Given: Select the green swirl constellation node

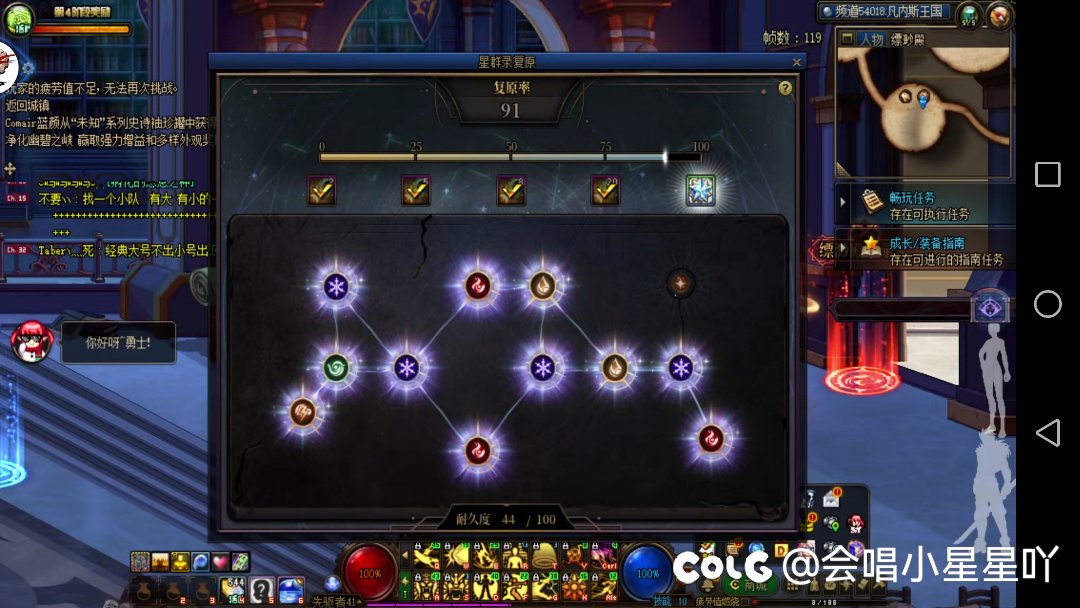Looking at the screenshot, I should (x=336, y=367).
